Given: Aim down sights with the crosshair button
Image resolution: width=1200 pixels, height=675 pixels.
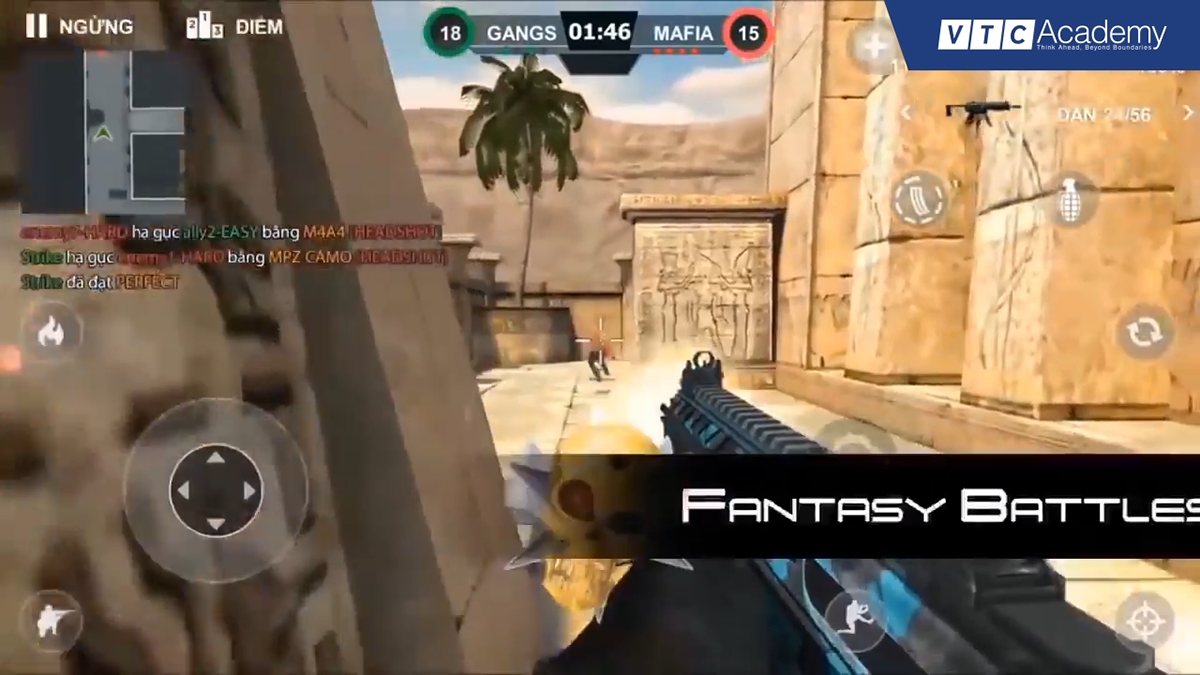Looking at the screenshot, I should pyautogui.click(x=1144, y=620).
